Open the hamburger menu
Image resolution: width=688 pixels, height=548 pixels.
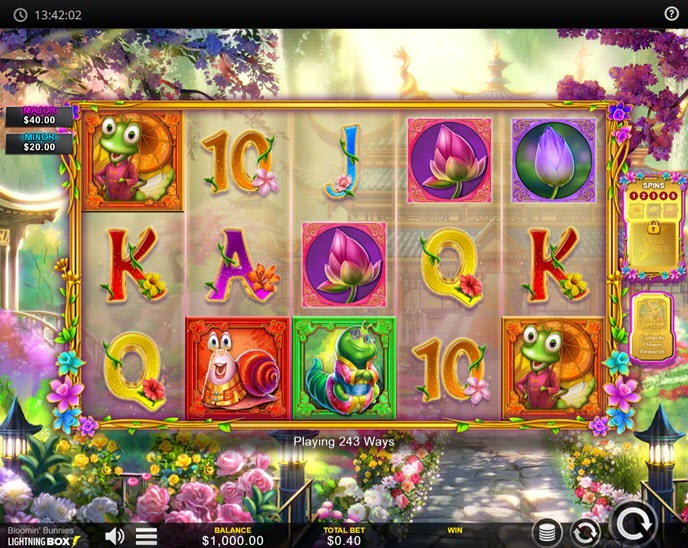pos(146,536)
